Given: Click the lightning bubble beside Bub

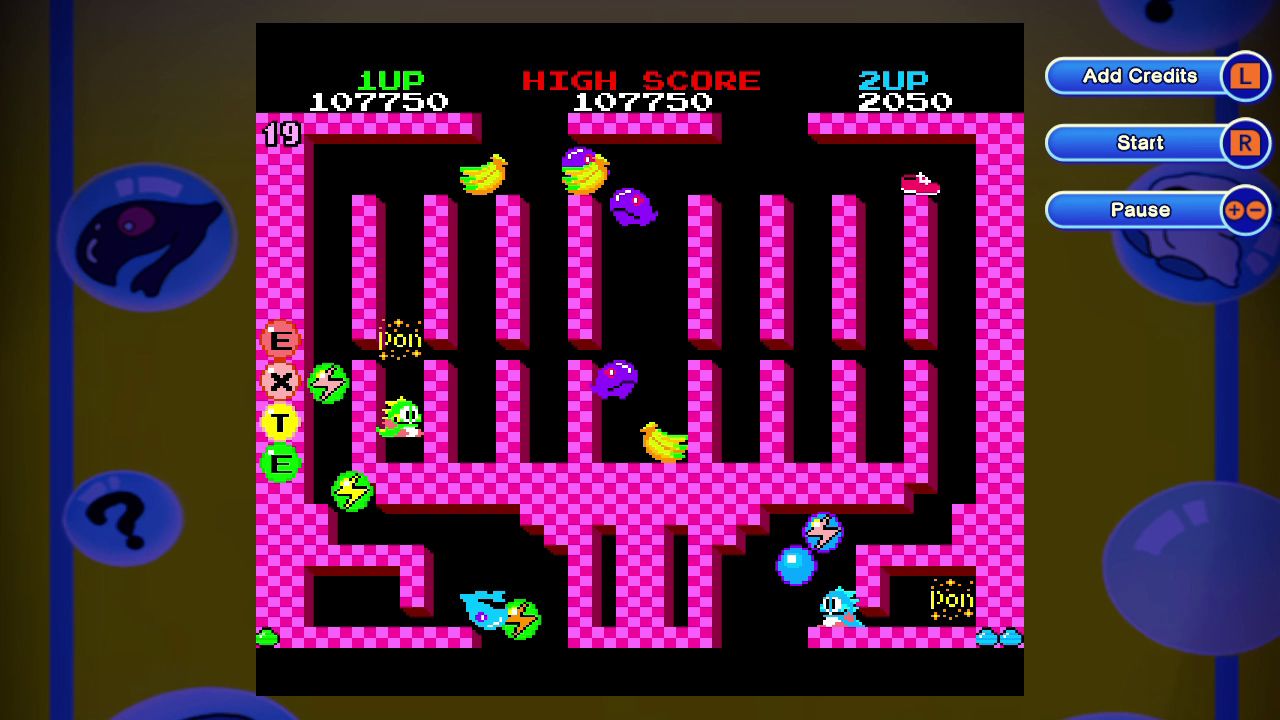Looking at the screenshot, I should pos(329,382).
